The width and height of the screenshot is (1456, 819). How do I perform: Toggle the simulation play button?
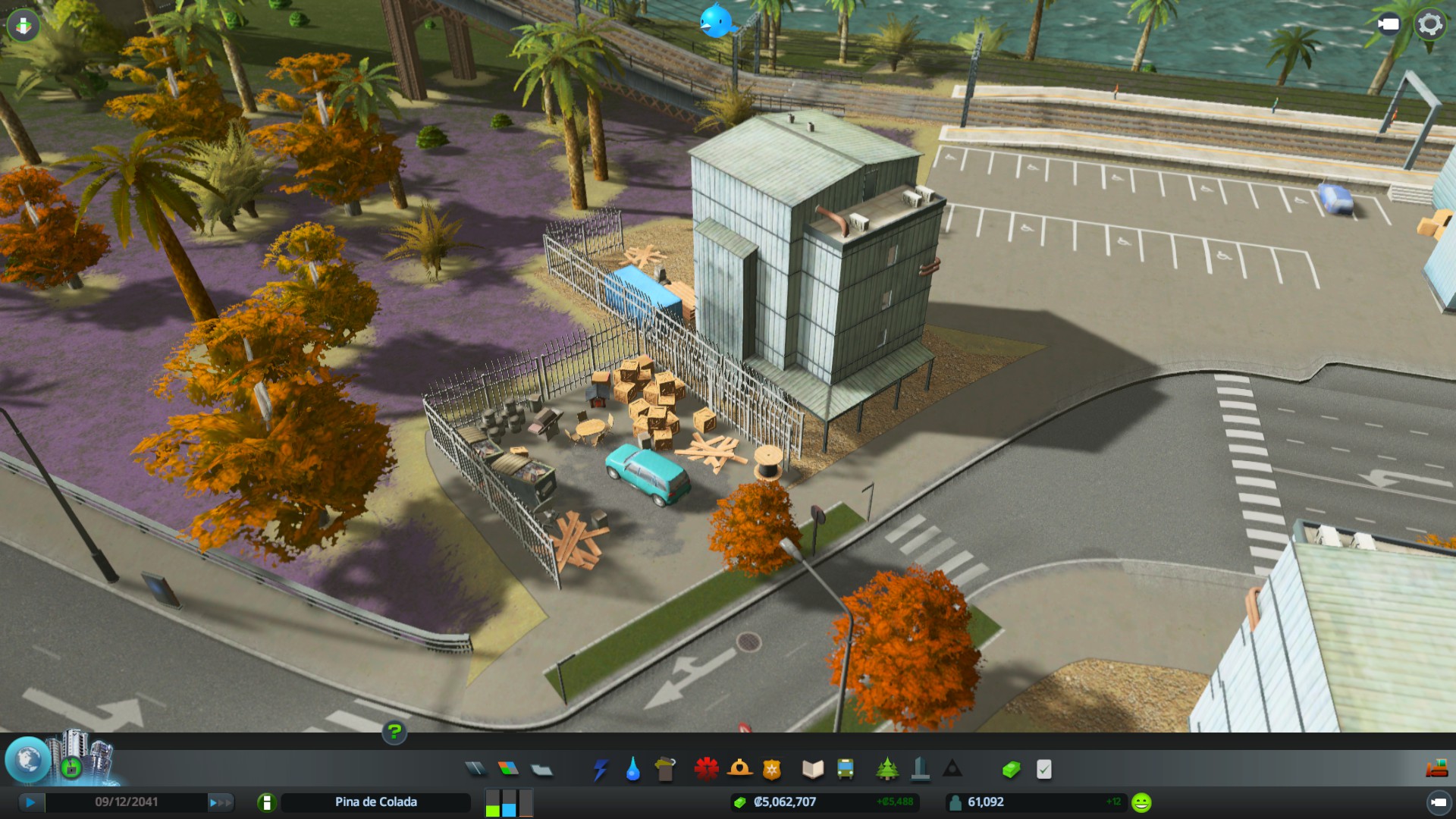tap(30, 802)
